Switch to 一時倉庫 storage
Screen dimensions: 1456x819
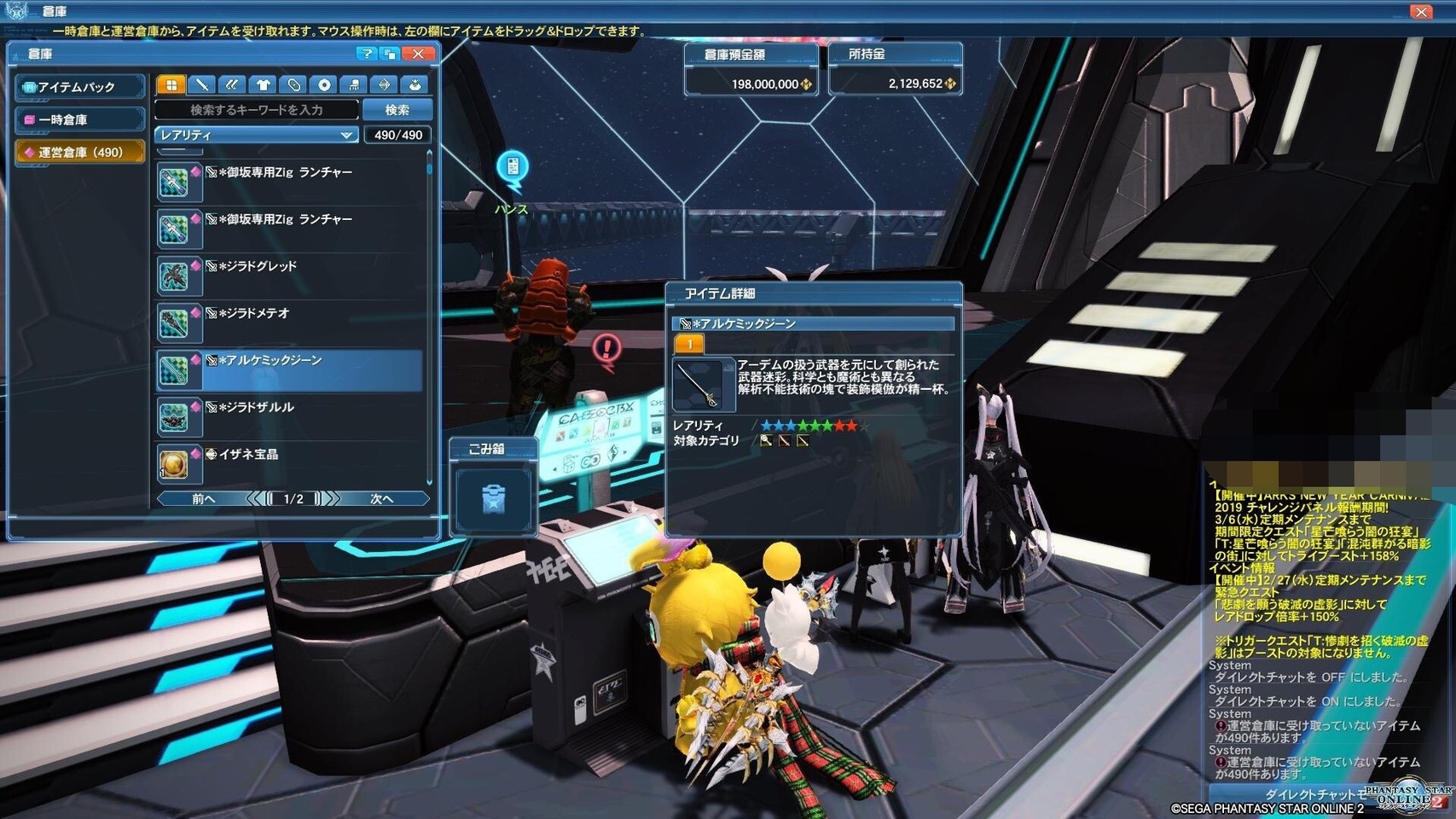coord(80,119)
